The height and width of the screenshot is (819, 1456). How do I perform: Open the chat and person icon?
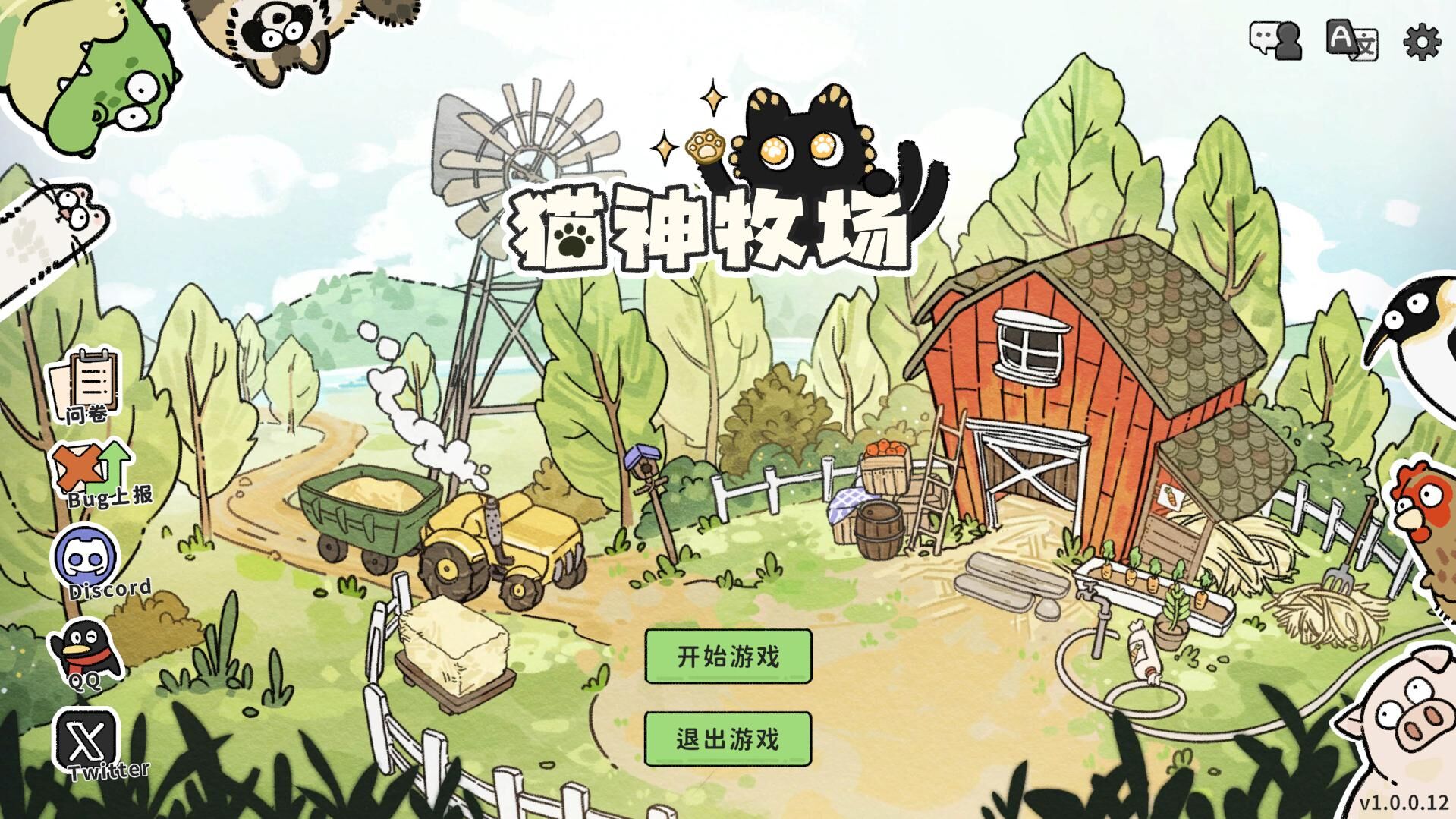(x=1275, y=40)
